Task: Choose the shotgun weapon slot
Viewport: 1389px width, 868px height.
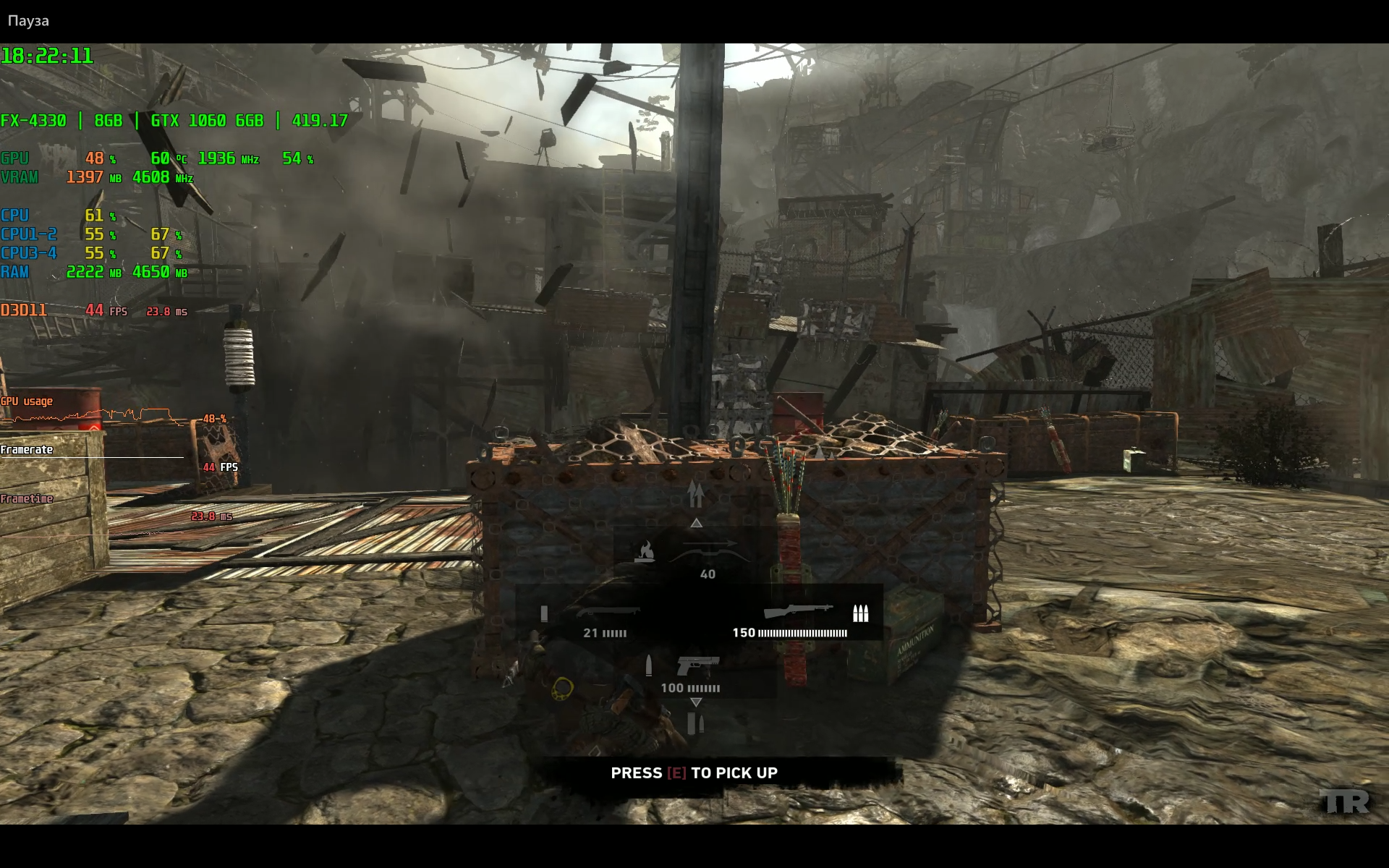Action: [x=608, y=612]
